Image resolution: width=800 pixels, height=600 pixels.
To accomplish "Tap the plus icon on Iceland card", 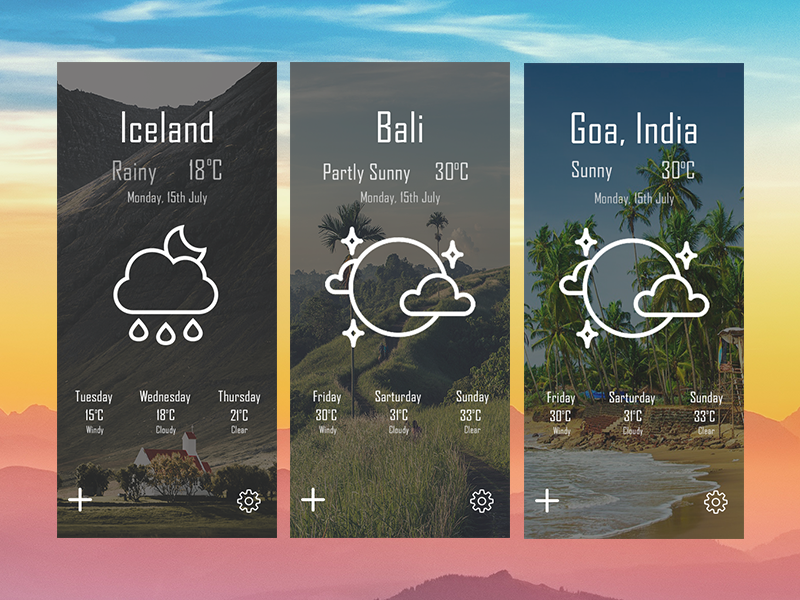I will click(80, 500).
